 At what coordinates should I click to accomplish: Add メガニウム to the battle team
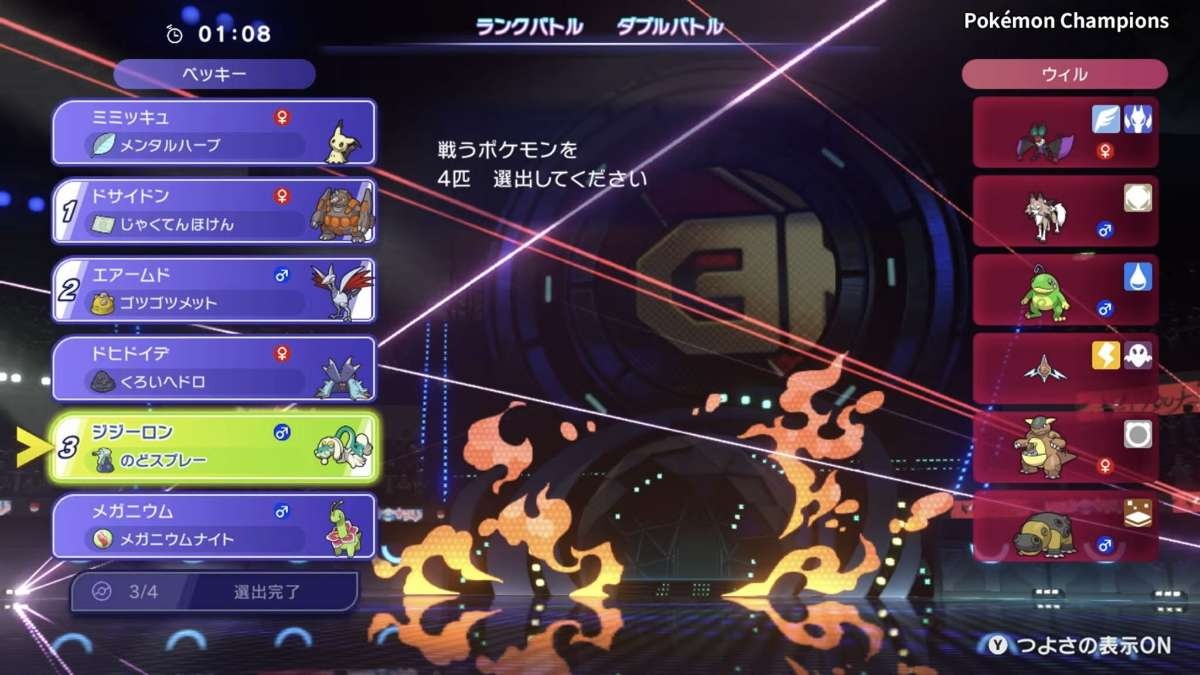(214, 526)
